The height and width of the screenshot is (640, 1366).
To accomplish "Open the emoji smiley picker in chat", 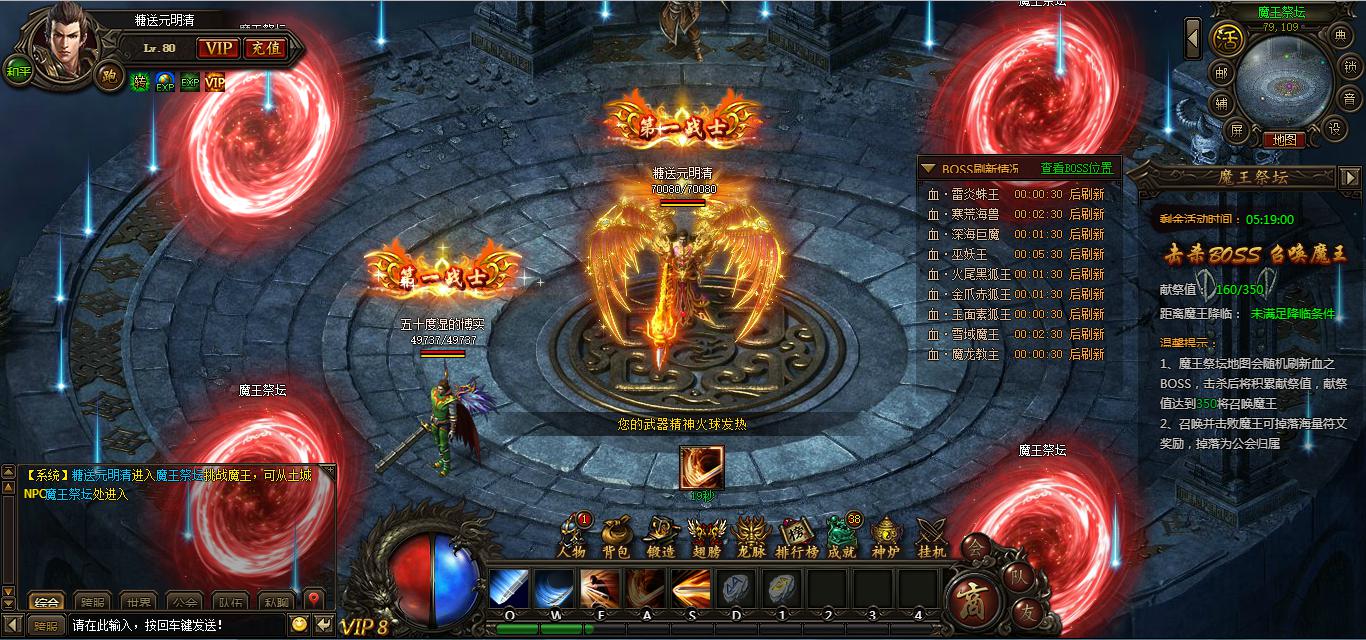I will (x=298, y=624).
